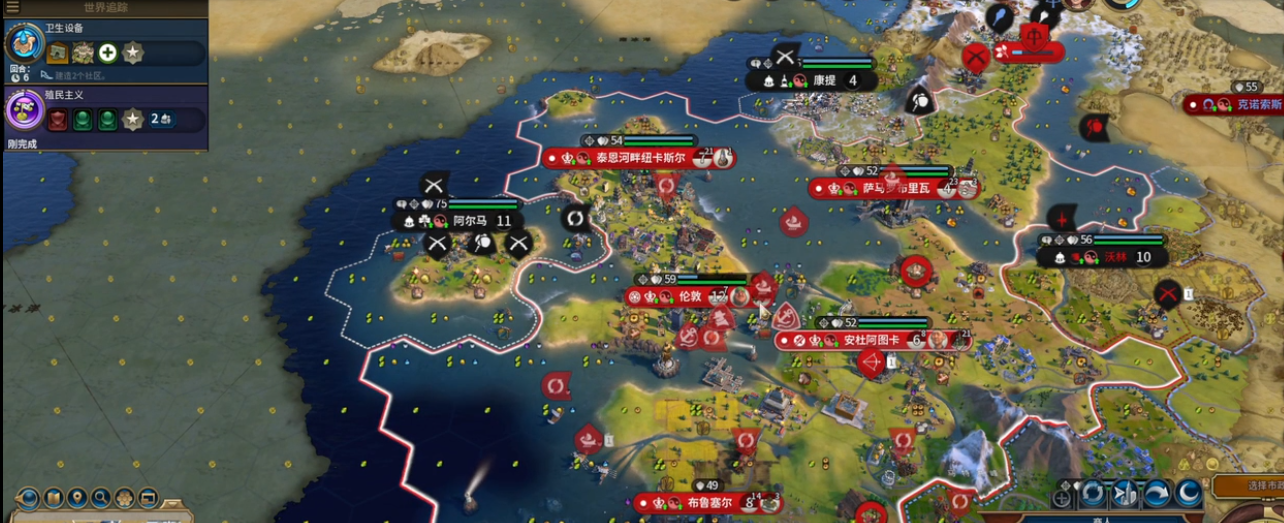Open the hamburger menu in the World Tracker header
The image size is (1284, 523).
click(x=12, y=7)
